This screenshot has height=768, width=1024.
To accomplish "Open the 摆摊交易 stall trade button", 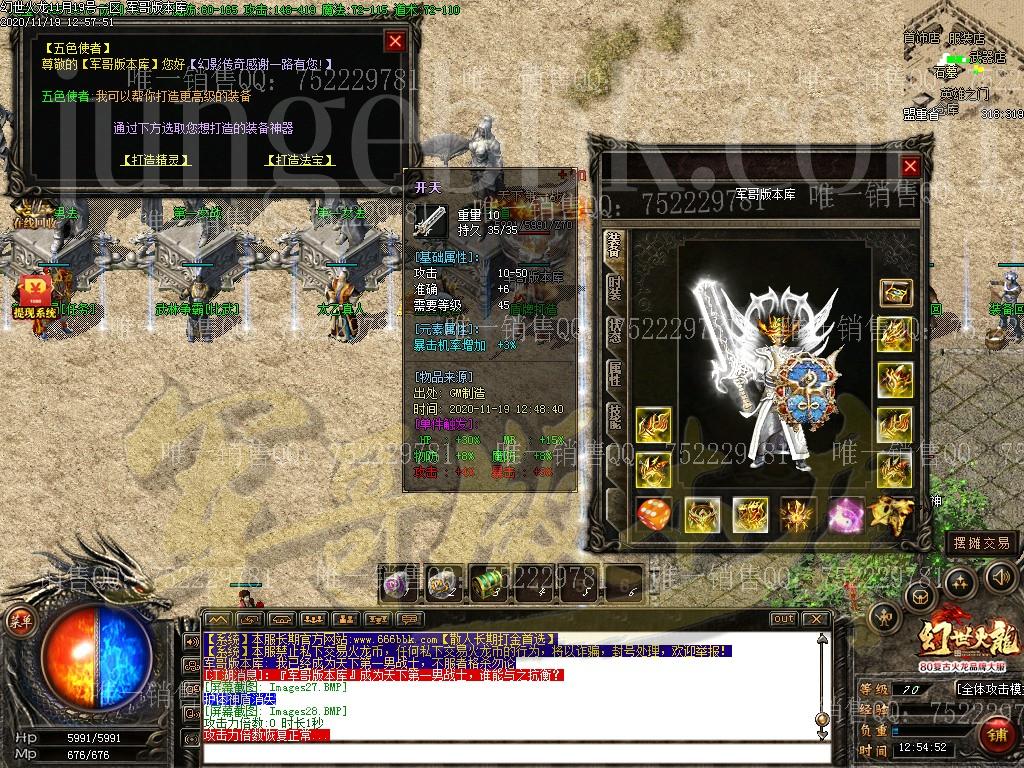I will tap(981, 543).
